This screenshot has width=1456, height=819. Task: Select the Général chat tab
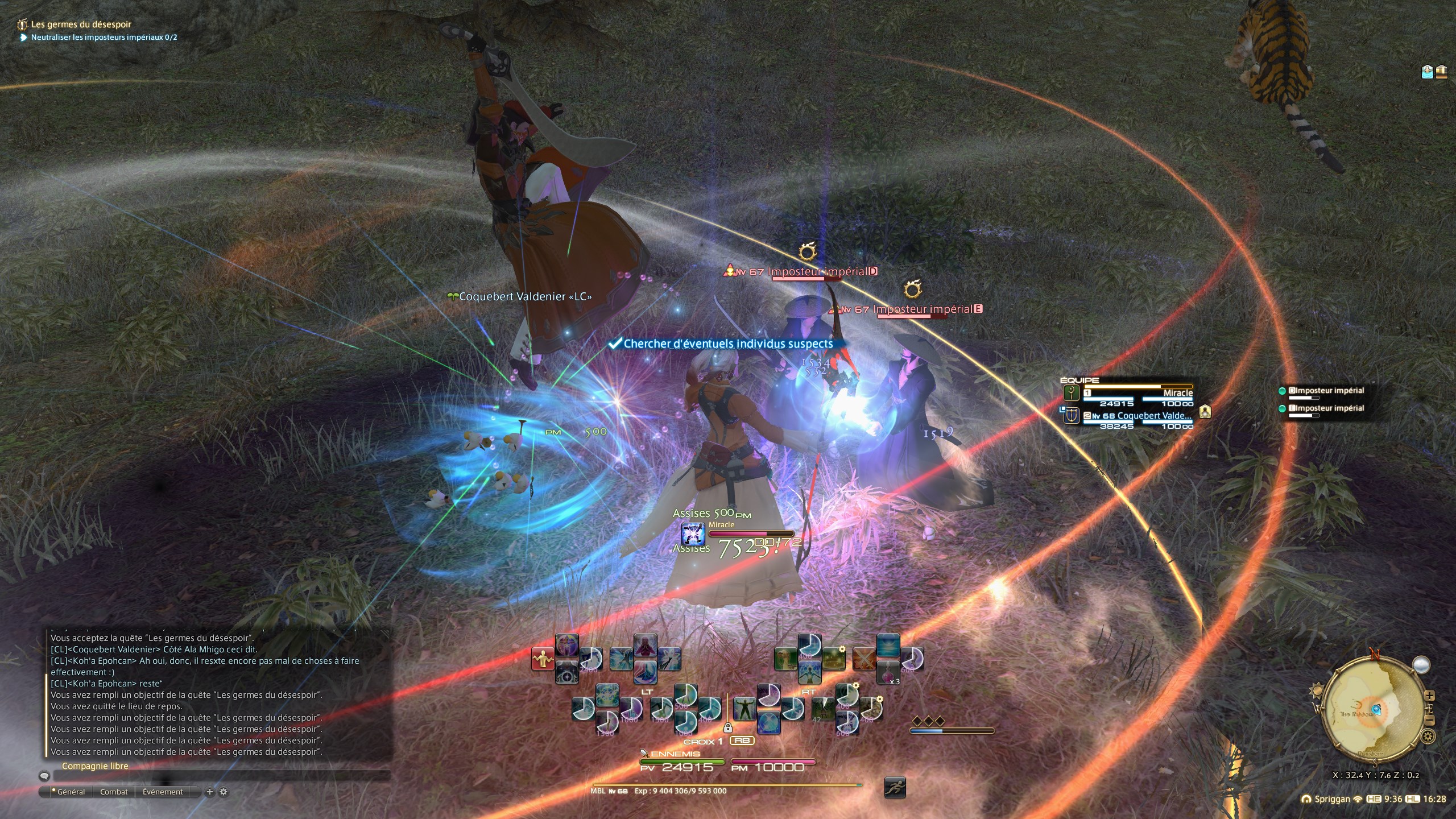71,792
